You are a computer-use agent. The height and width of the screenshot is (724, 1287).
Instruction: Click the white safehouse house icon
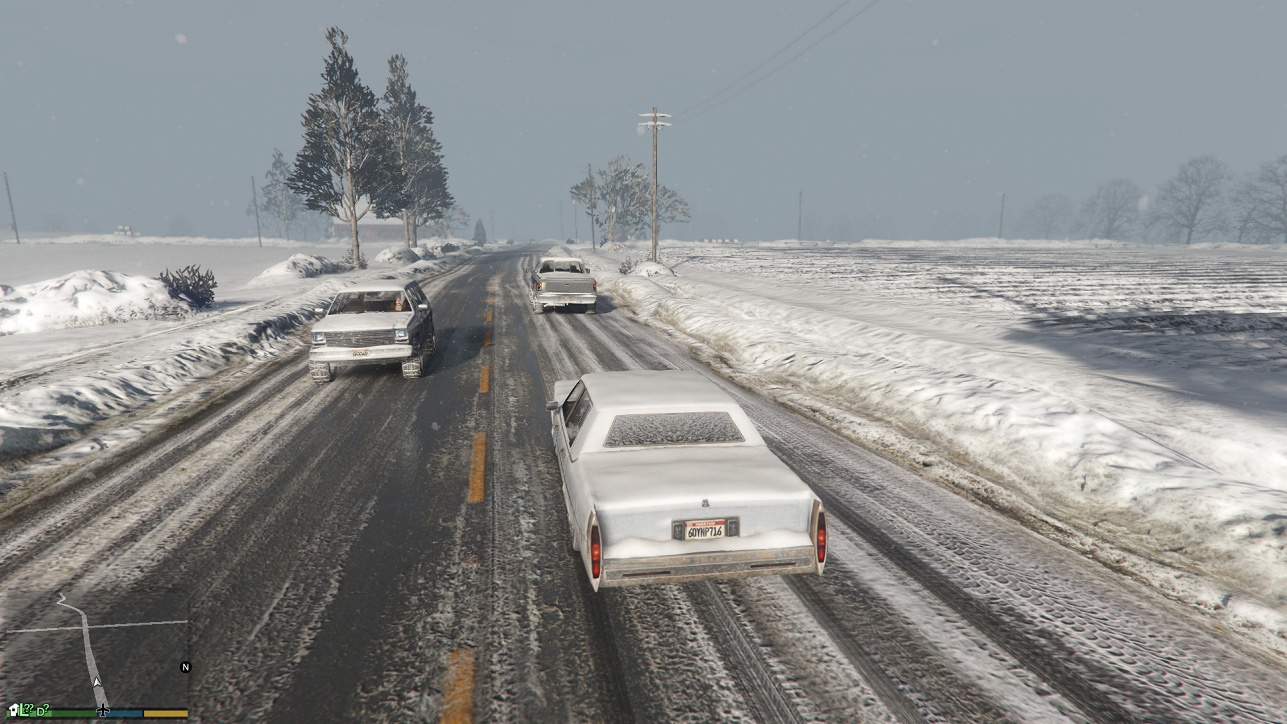13,710
